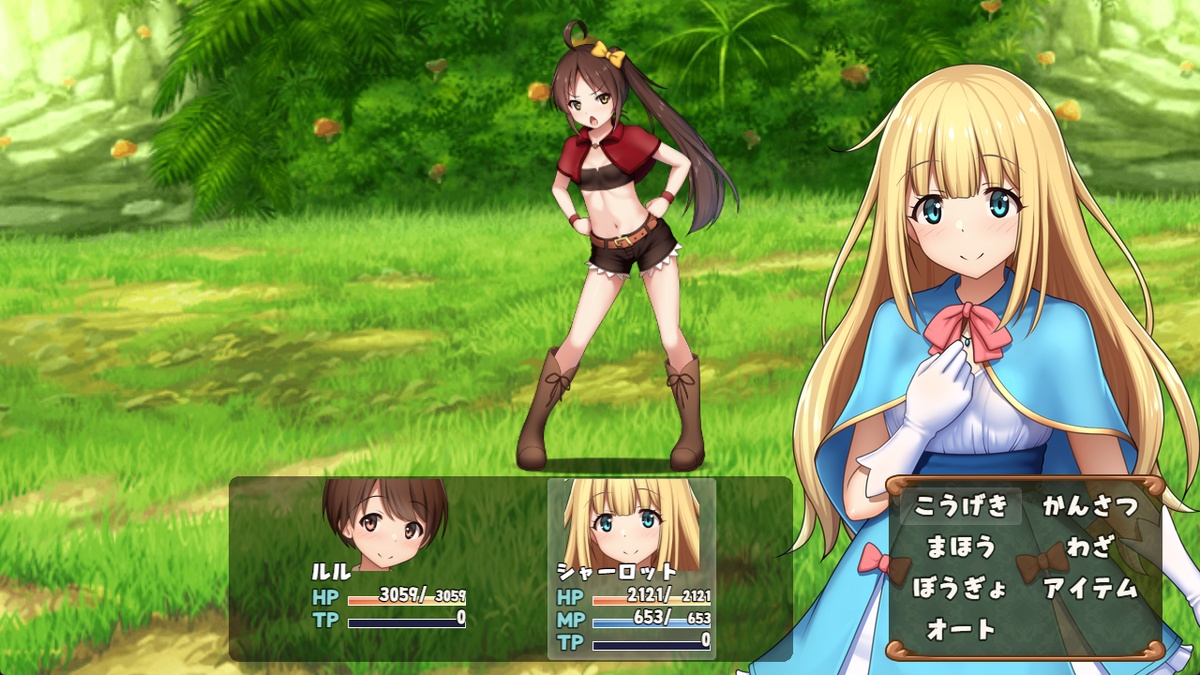1200x675 pixels.
Task: Open the まほう magic command
Action: pyautogui.click(x=961, y=547)
